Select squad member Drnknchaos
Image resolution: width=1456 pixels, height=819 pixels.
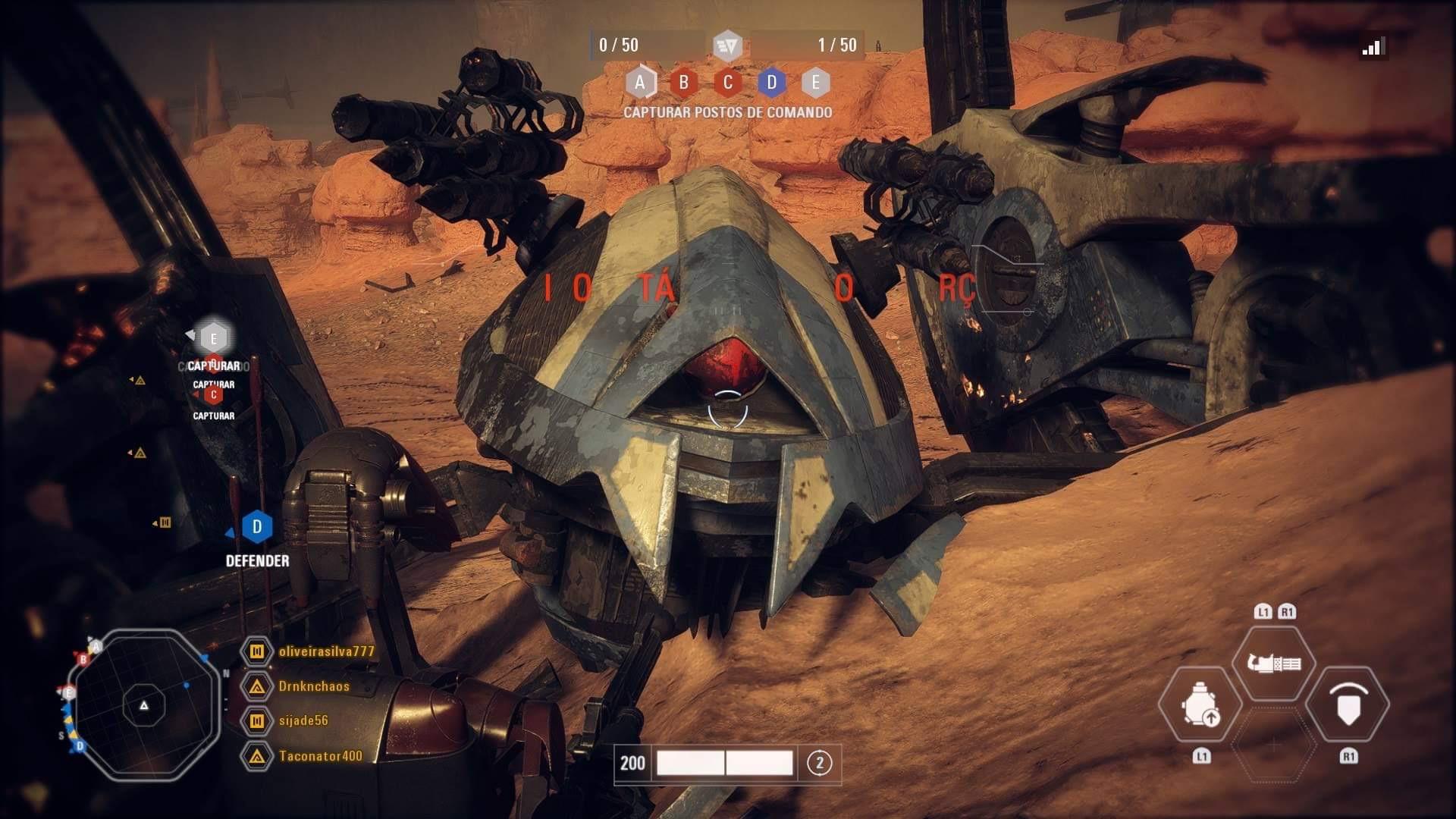tap(314, 686)
